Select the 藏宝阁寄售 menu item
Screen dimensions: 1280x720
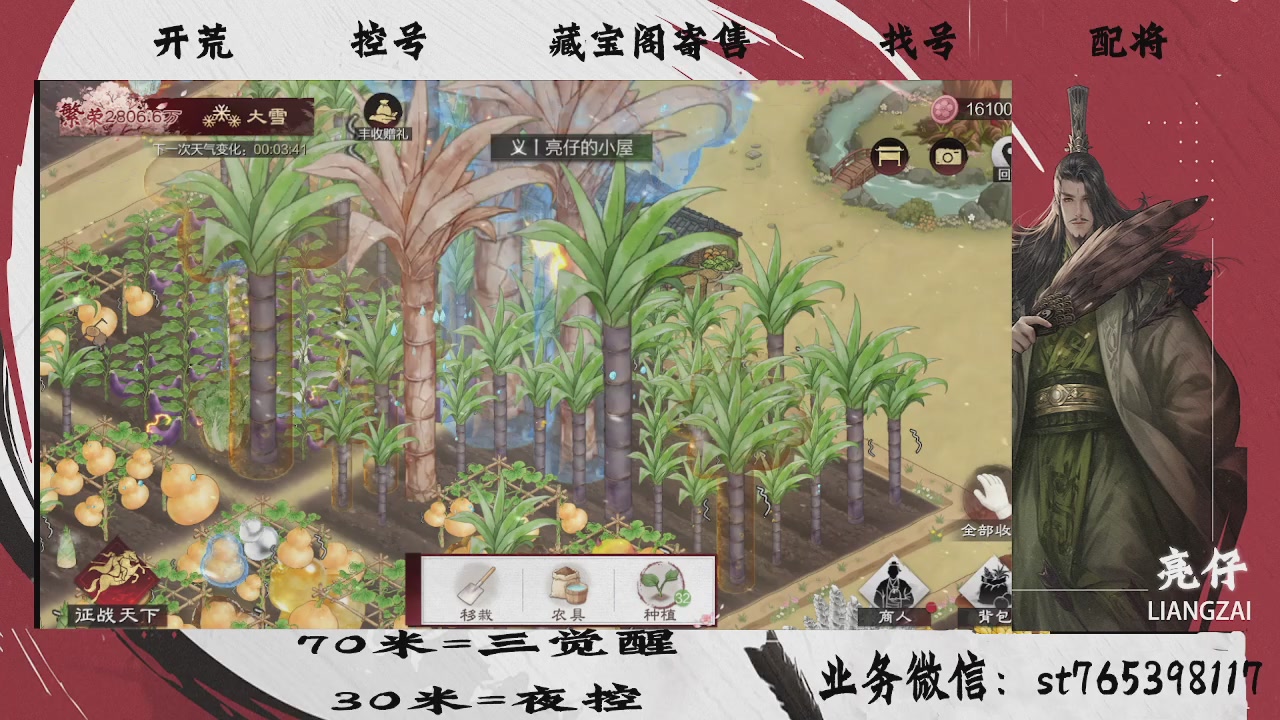click(x=650, y=42)
